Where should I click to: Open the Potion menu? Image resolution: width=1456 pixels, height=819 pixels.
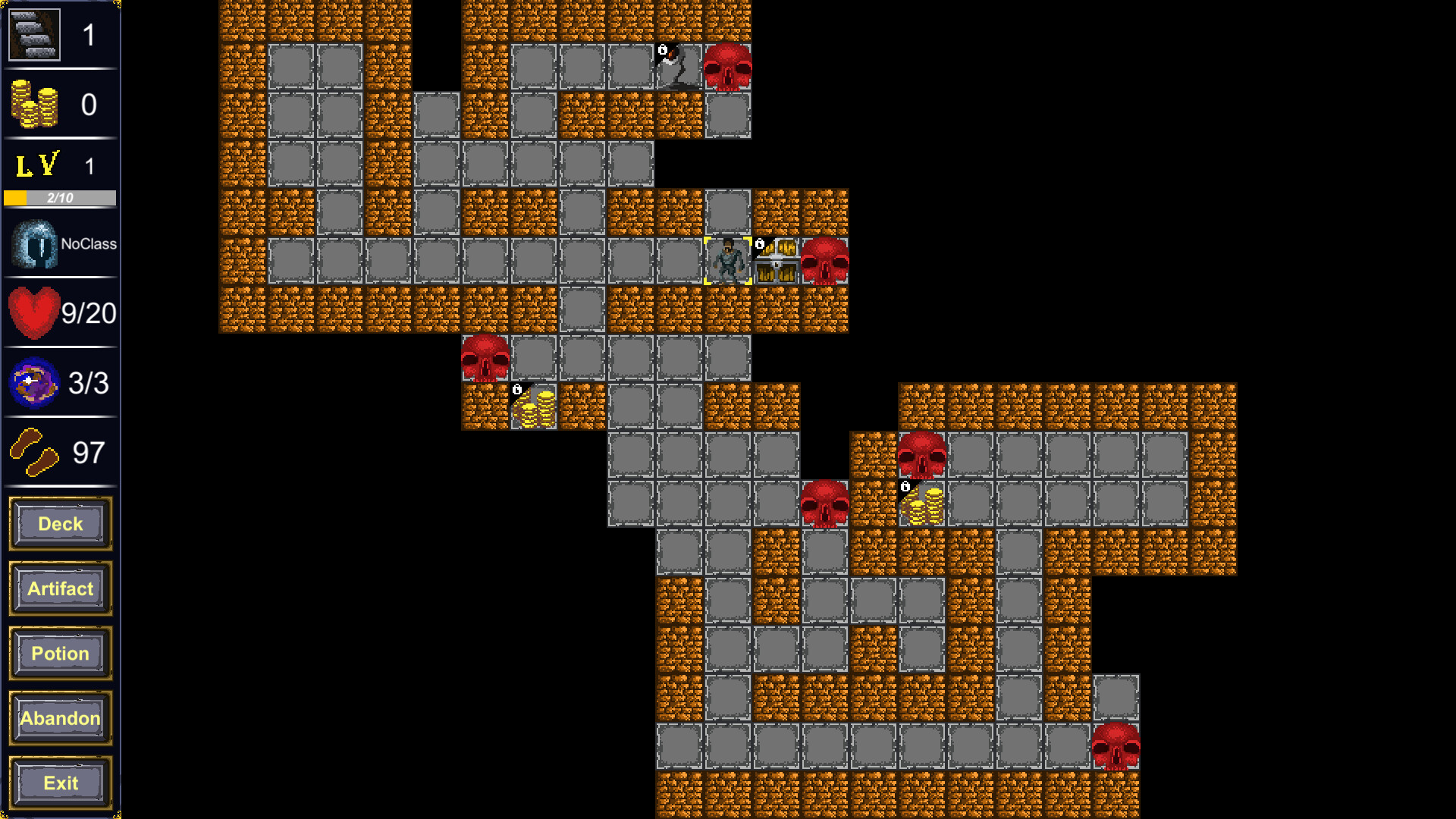coord(59,653)
